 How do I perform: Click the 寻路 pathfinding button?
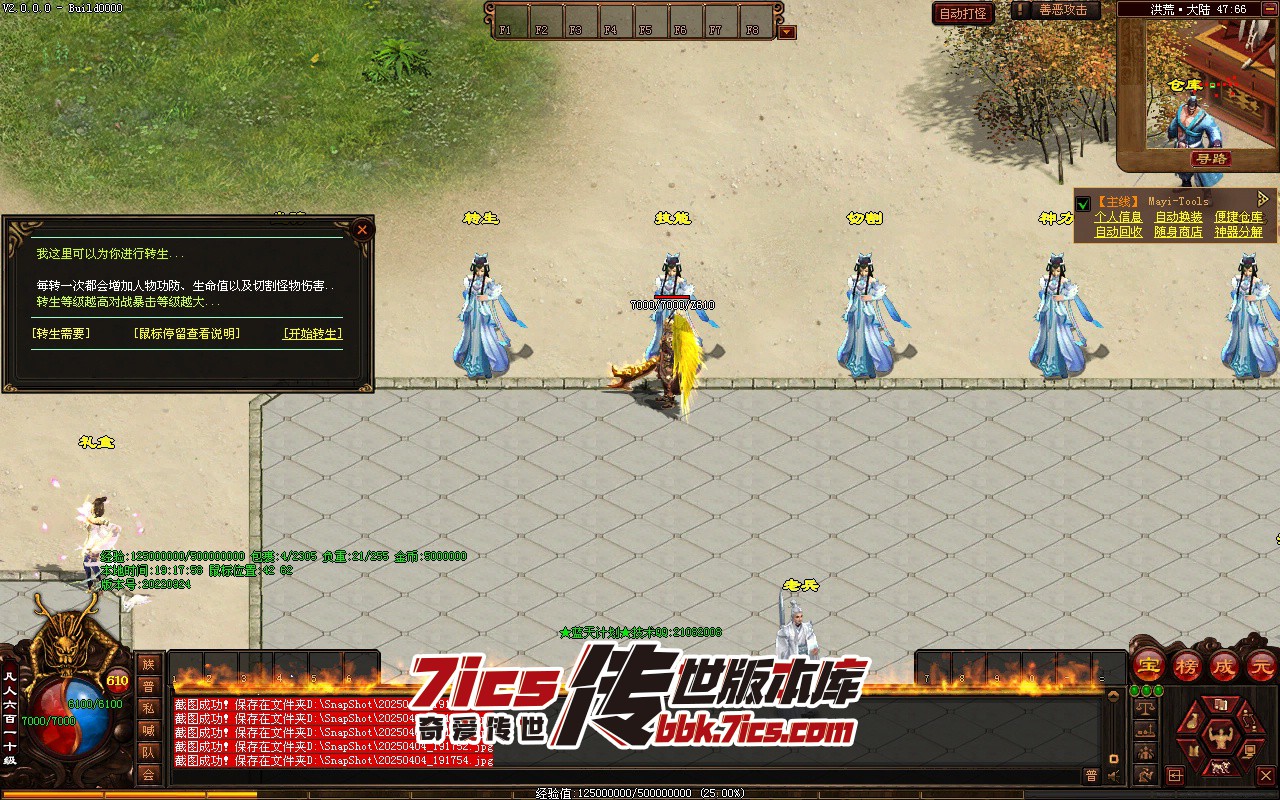click(x=1211, y=159)
